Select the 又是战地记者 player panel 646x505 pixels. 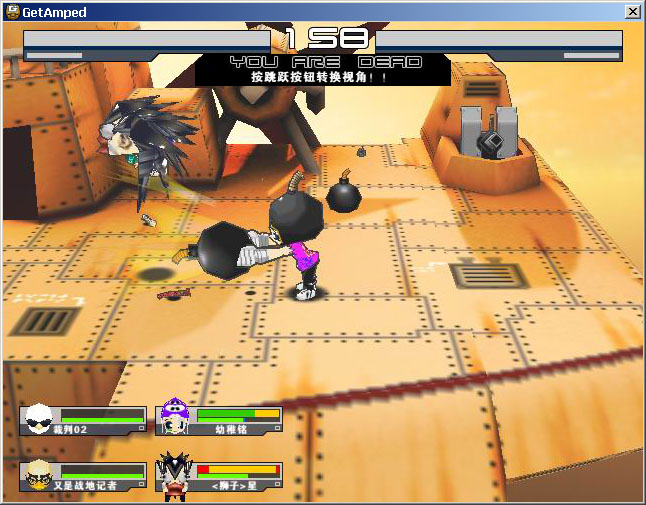(83, 476)
